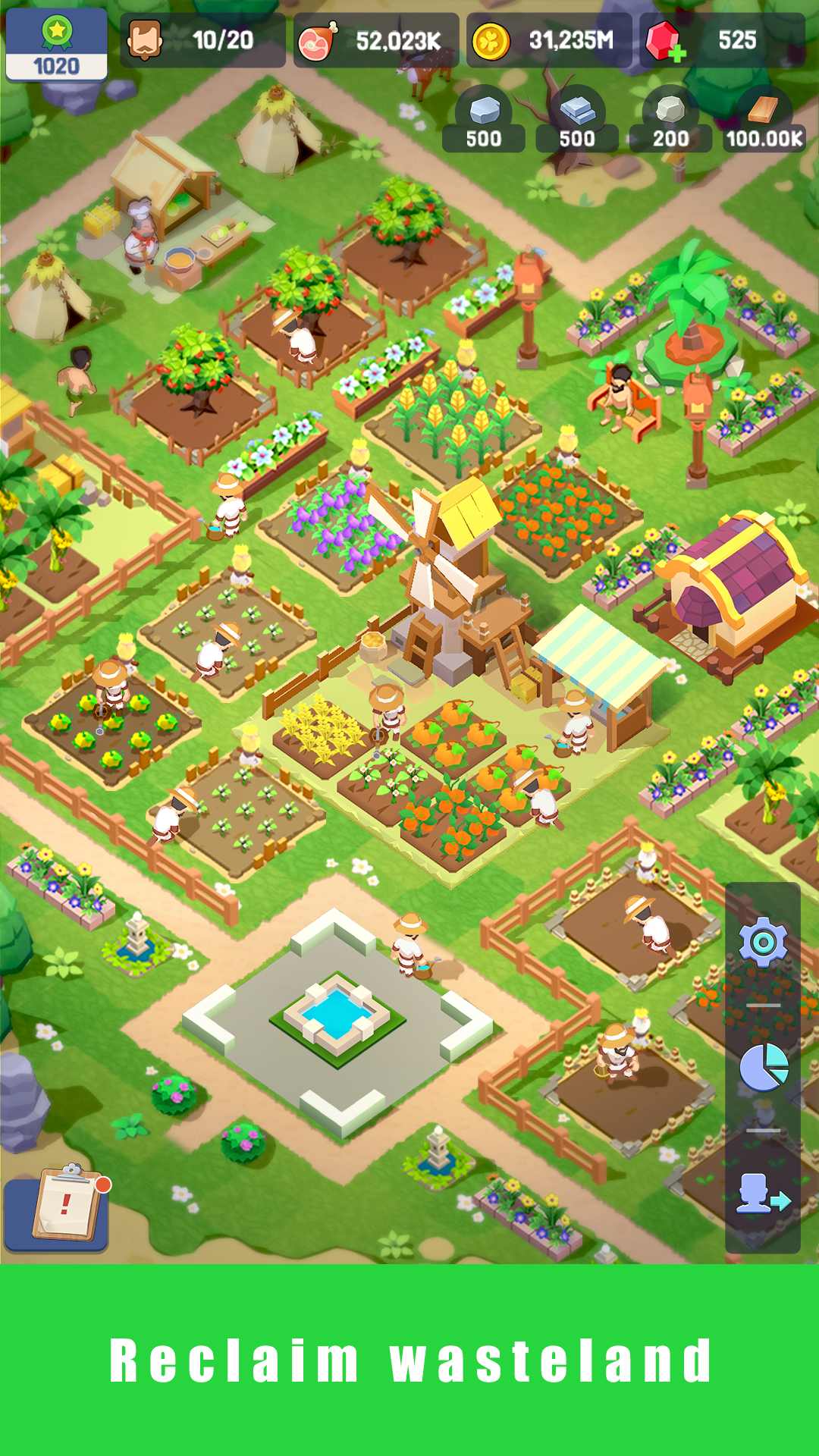Open the level 1020 star badge

[x=56, y=45]
